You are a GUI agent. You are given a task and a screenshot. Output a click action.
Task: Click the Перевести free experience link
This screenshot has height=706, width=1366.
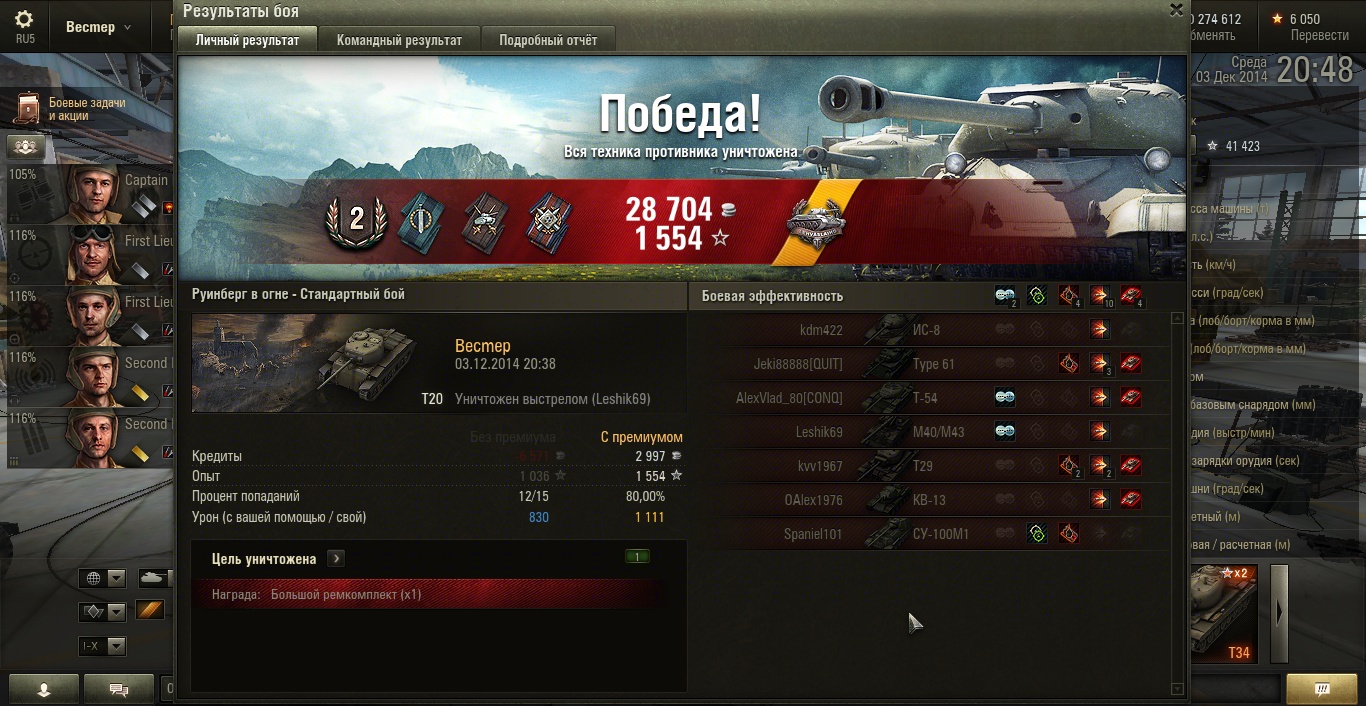(1319, 35)
